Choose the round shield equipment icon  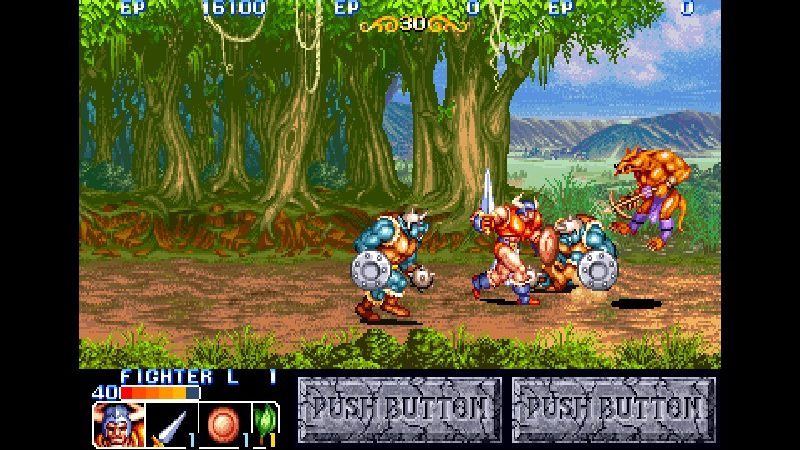(222, 424)
